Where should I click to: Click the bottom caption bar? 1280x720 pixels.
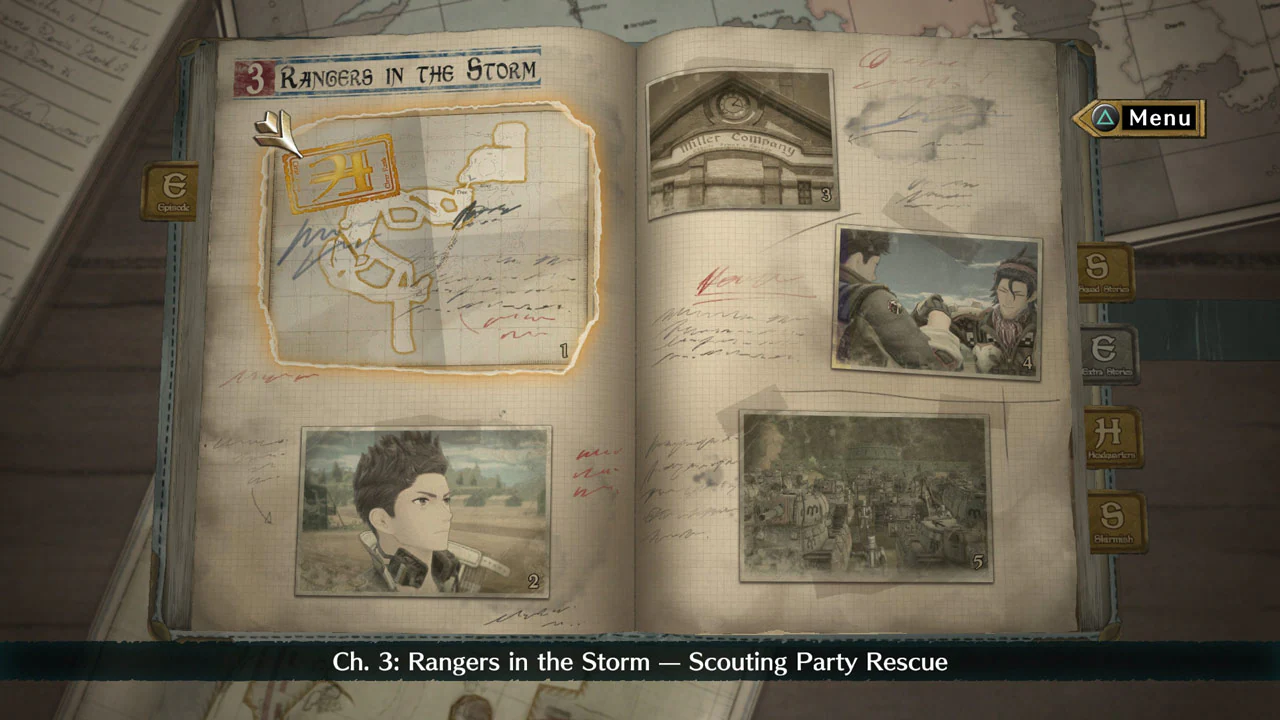pos(640,661)
